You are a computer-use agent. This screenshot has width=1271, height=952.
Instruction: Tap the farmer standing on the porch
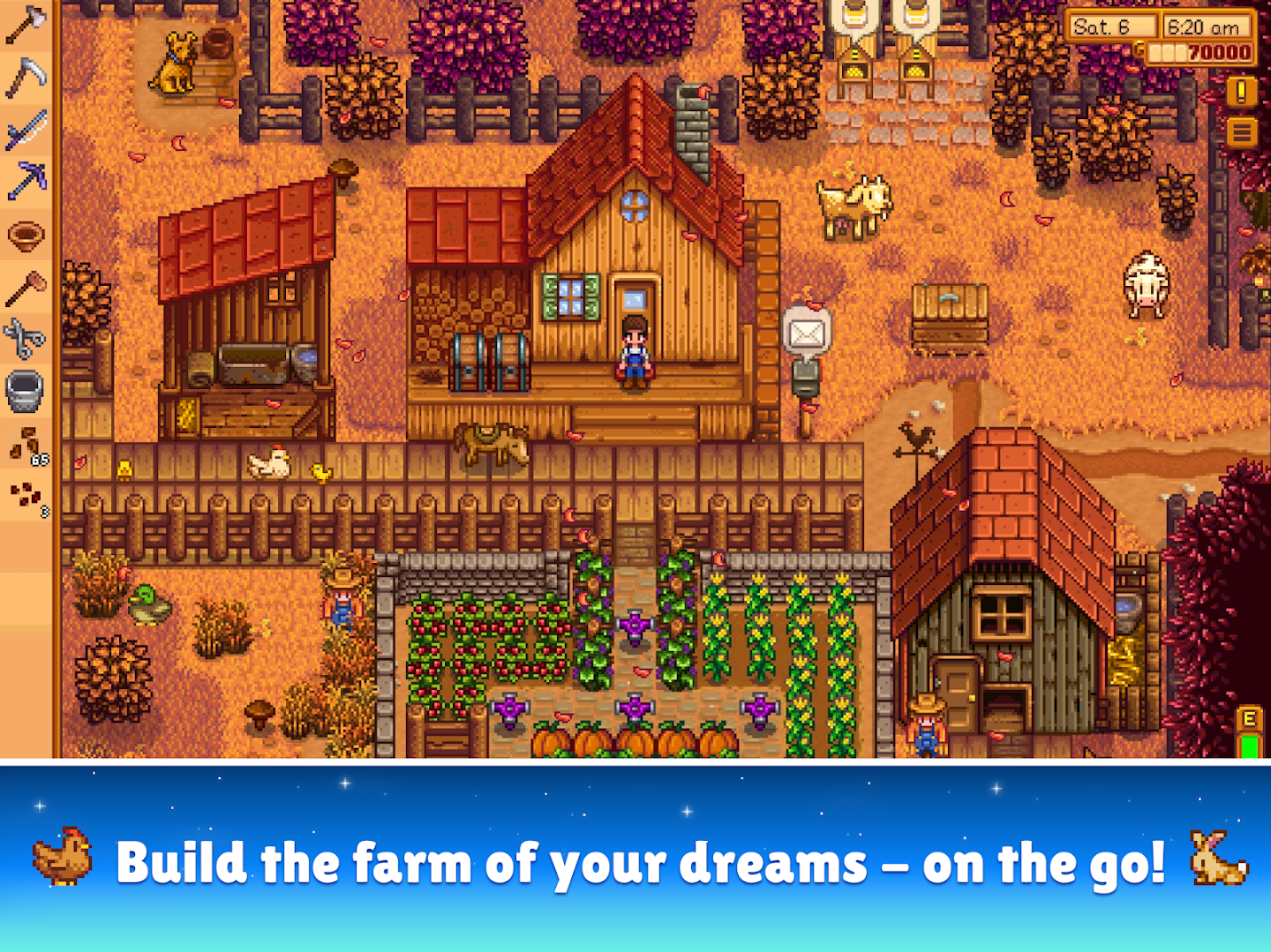pyautogui.click(x=635, y=353)
